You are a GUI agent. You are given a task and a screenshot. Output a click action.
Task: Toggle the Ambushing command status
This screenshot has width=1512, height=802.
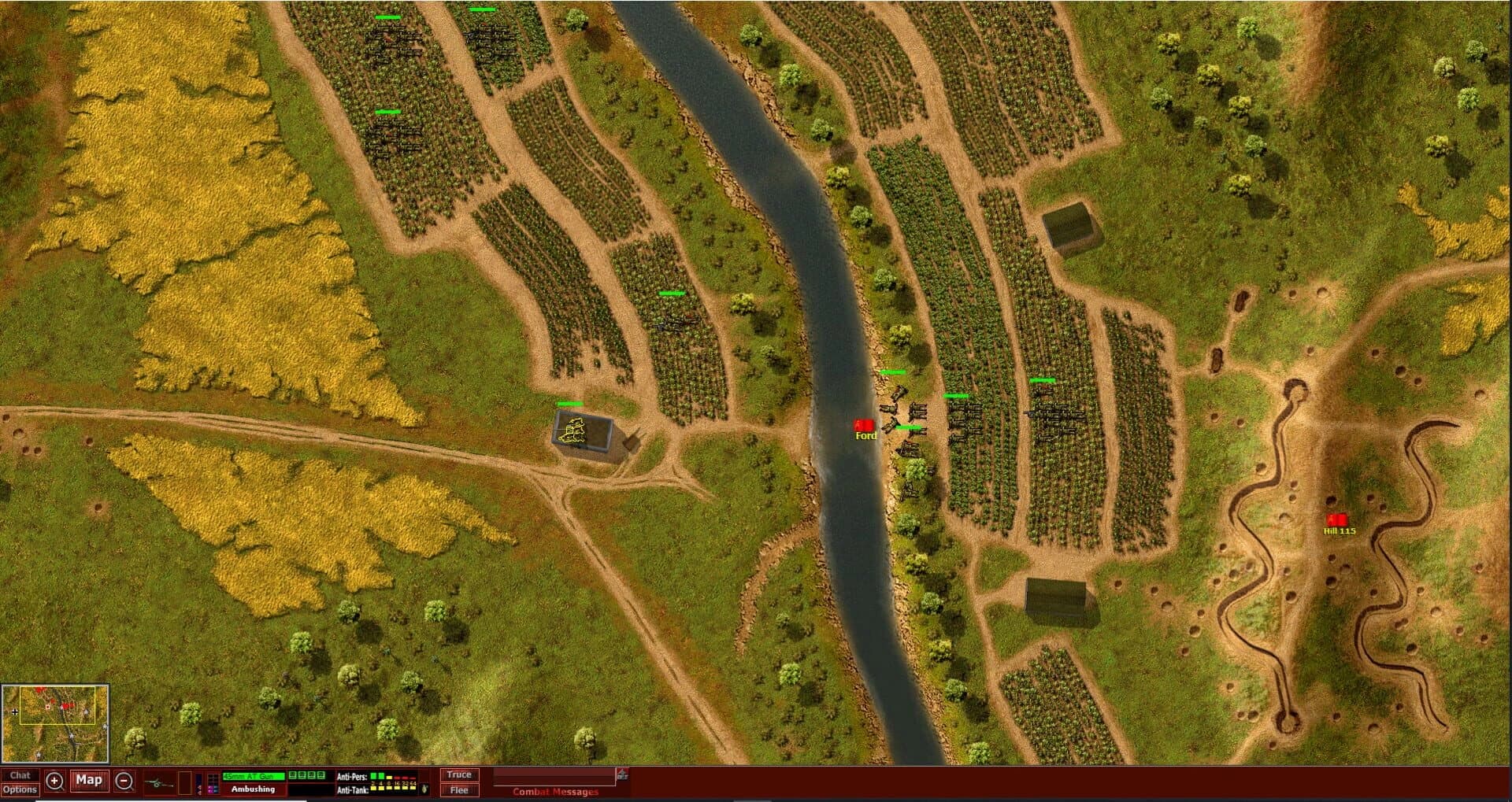pyautogui.click(x=252, y=789)
